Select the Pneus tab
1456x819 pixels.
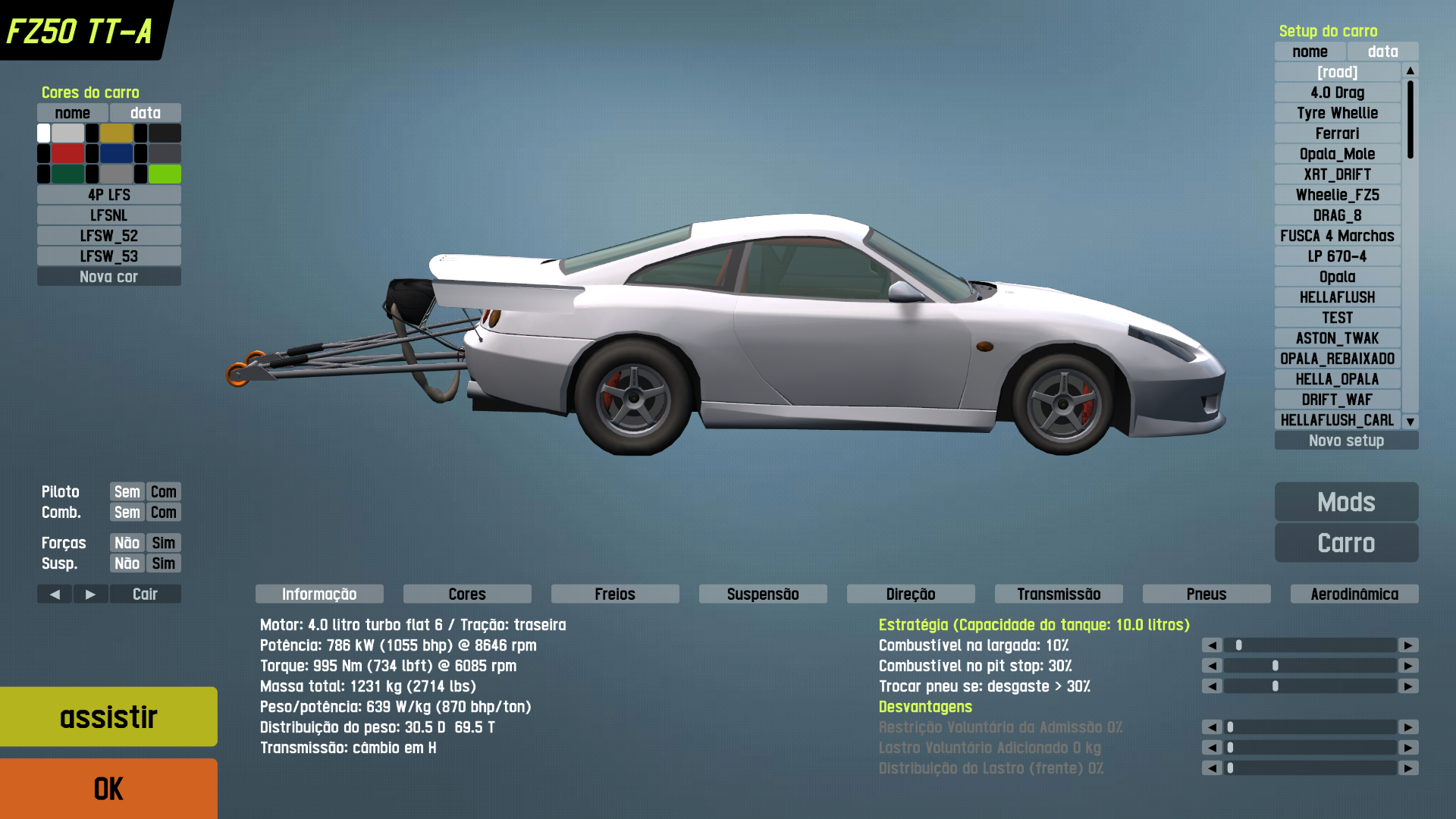click(x=1207, y=594)
